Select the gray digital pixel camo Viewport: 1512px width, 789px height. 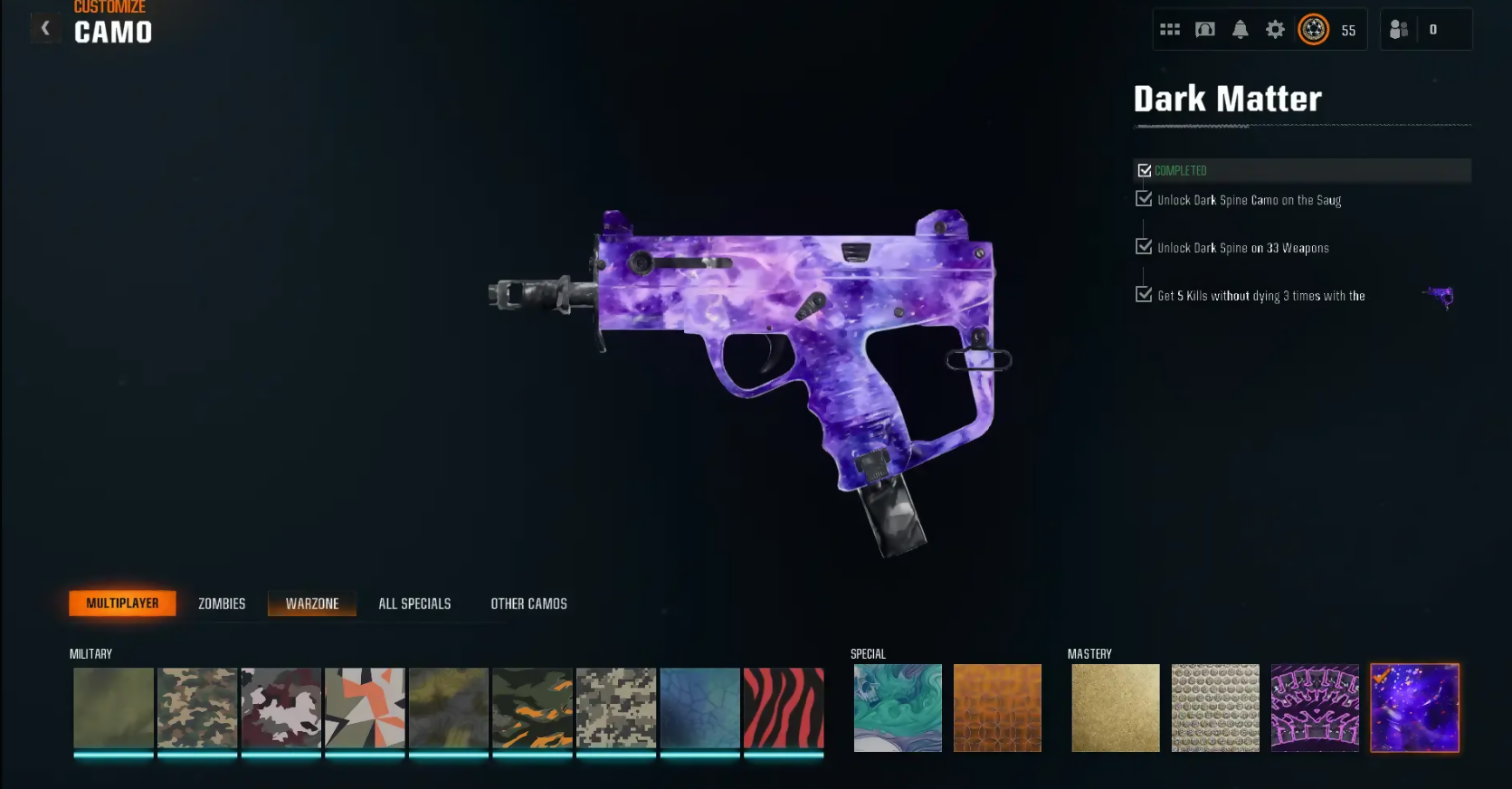pyautogui.click(x=616, y=708)
